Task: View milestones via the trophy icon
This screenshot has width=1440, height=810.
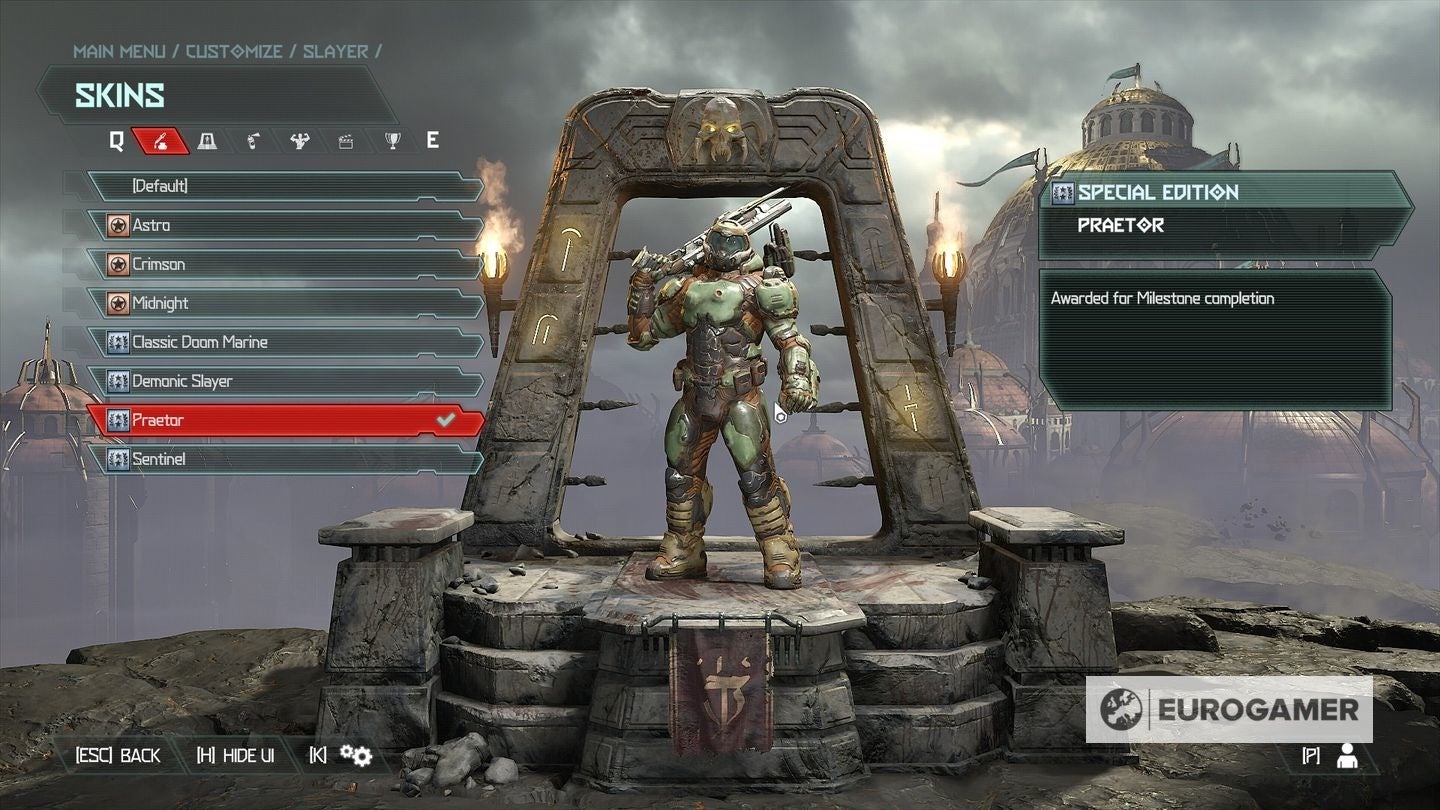Action: point(393,140)
